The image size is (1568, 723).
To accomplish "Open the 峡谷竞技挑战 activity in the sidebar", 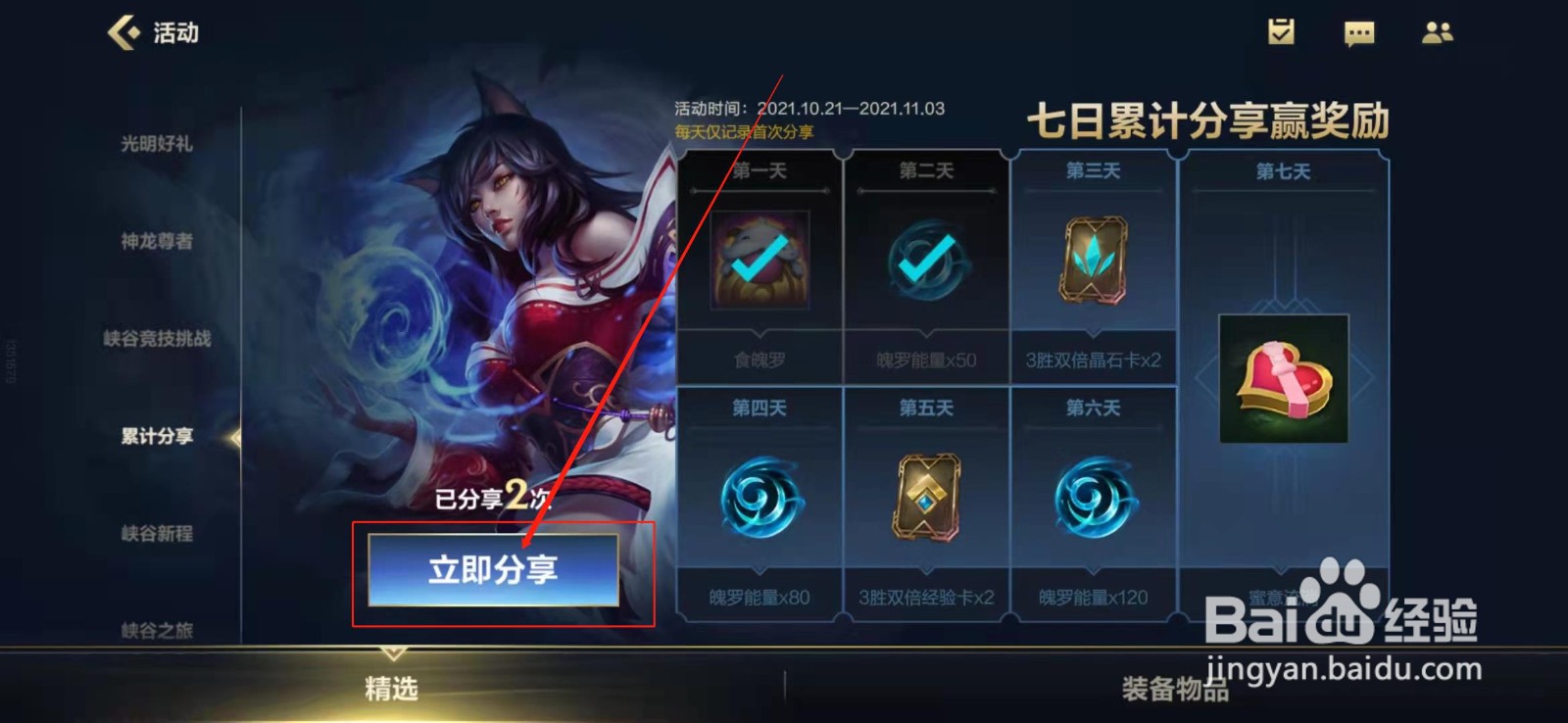I will point(157,338).
